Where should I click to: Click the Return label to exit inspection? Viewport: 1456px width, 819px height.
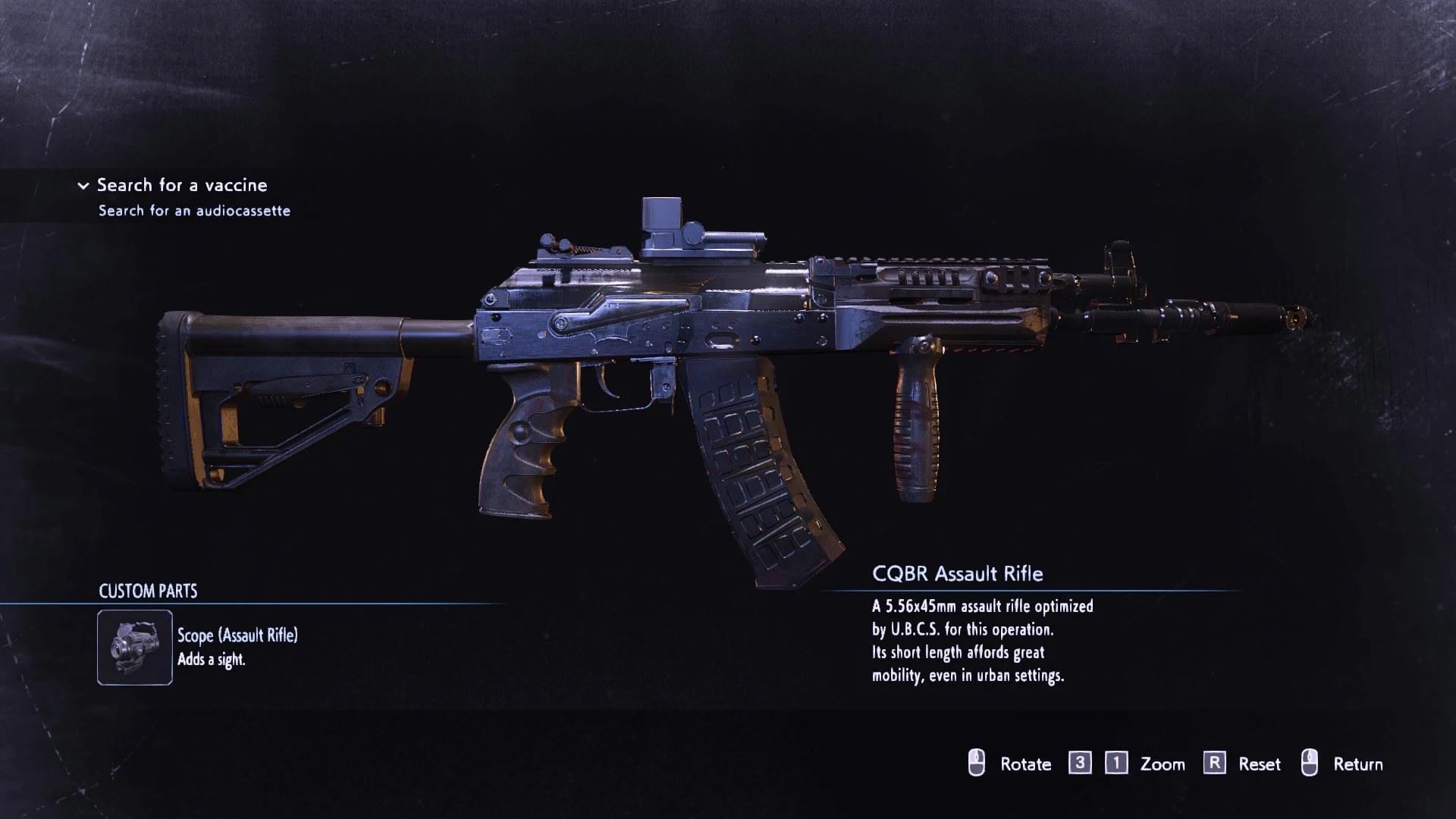(1359, 764)
